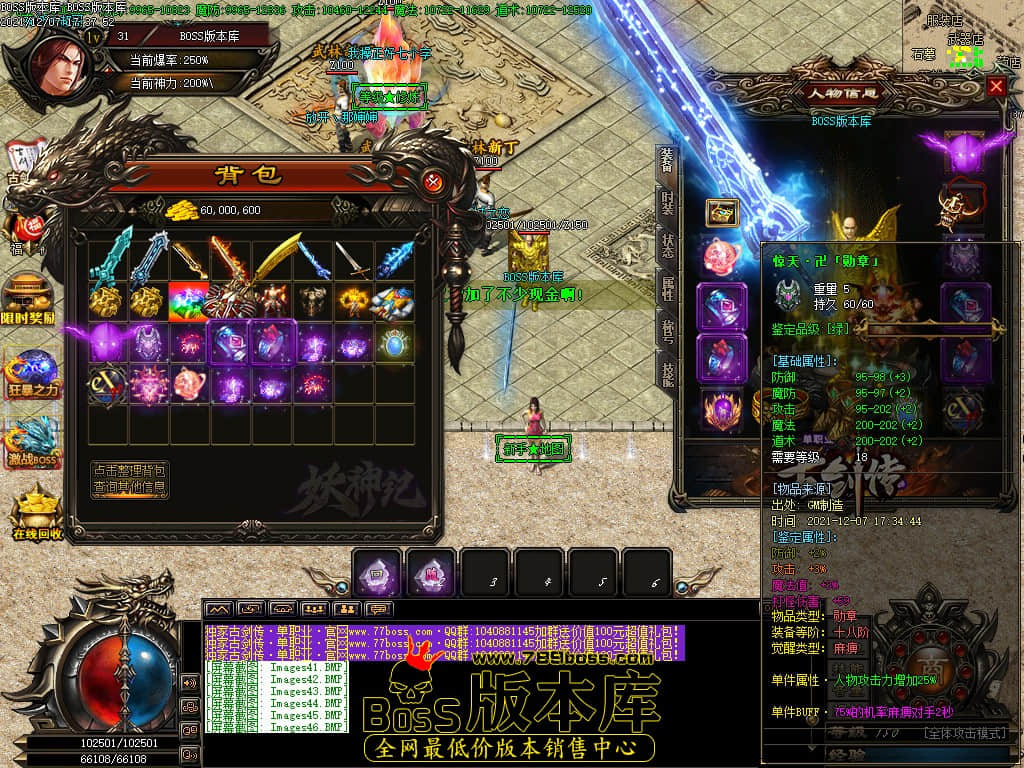Switch to the 时装 costume tab
Viewport: 1024px width, 768px height.
(x=667, y=205)
